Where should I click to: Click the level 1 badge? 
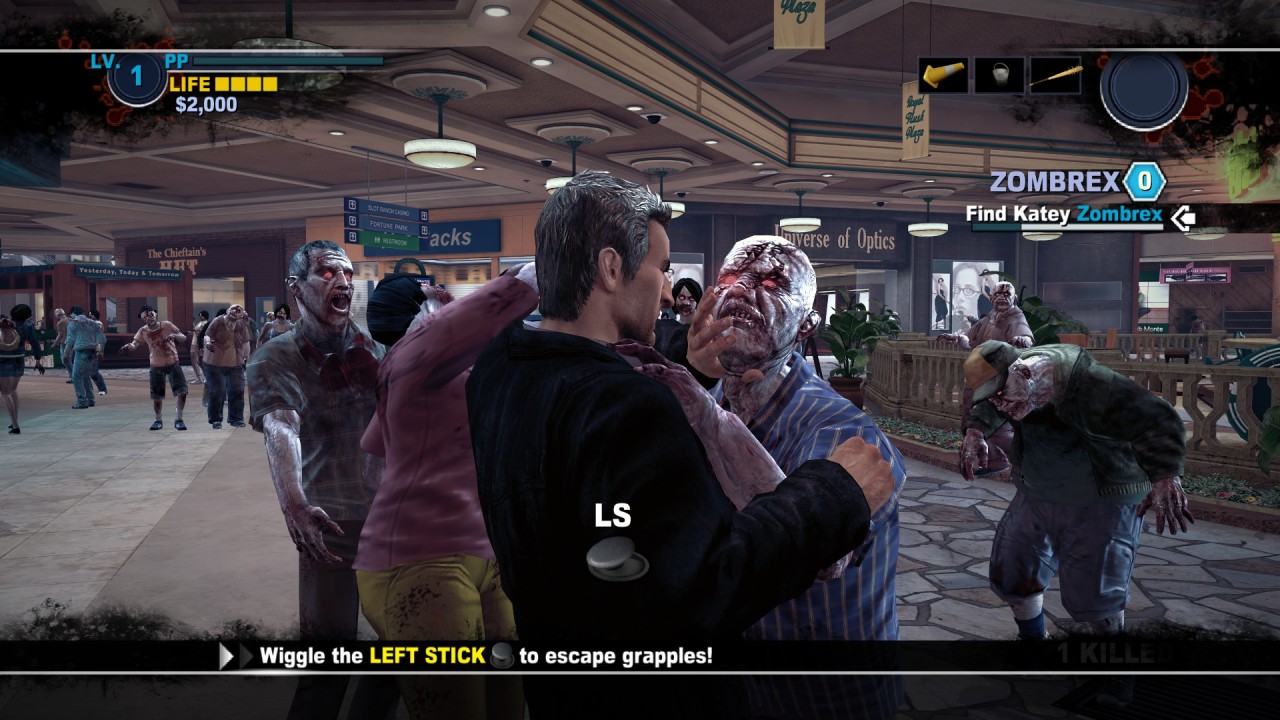[137, 78]
